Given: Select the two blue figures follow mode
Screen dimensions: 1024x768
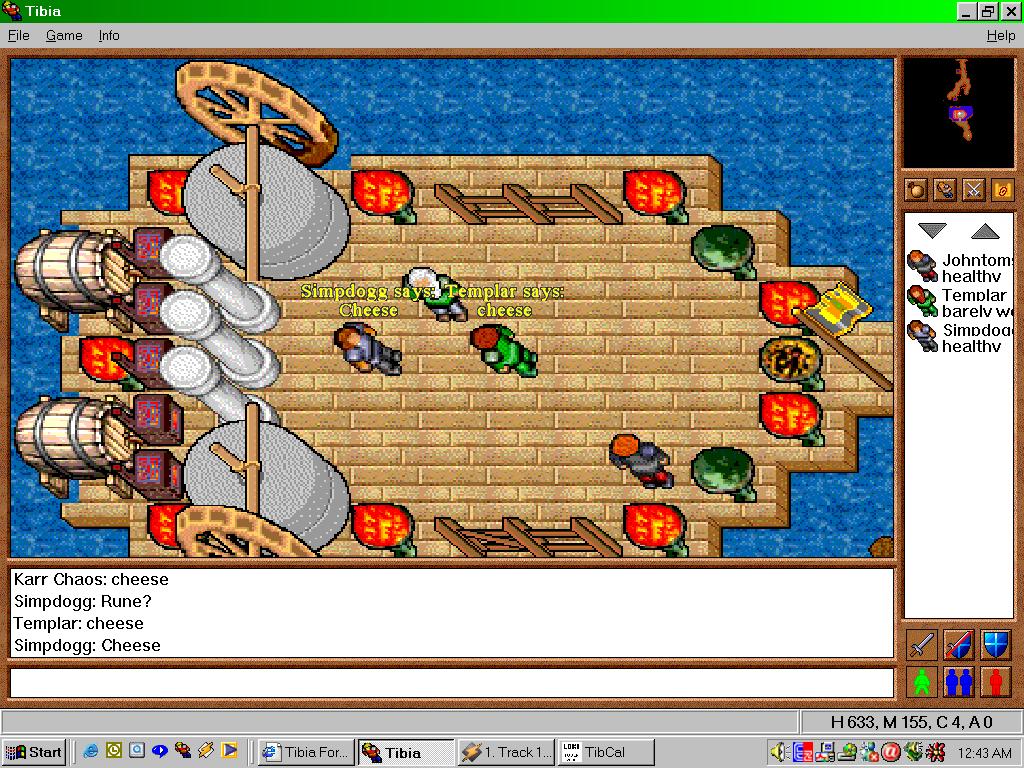Looking at the screenshot, I should click(x=958, y=682).
